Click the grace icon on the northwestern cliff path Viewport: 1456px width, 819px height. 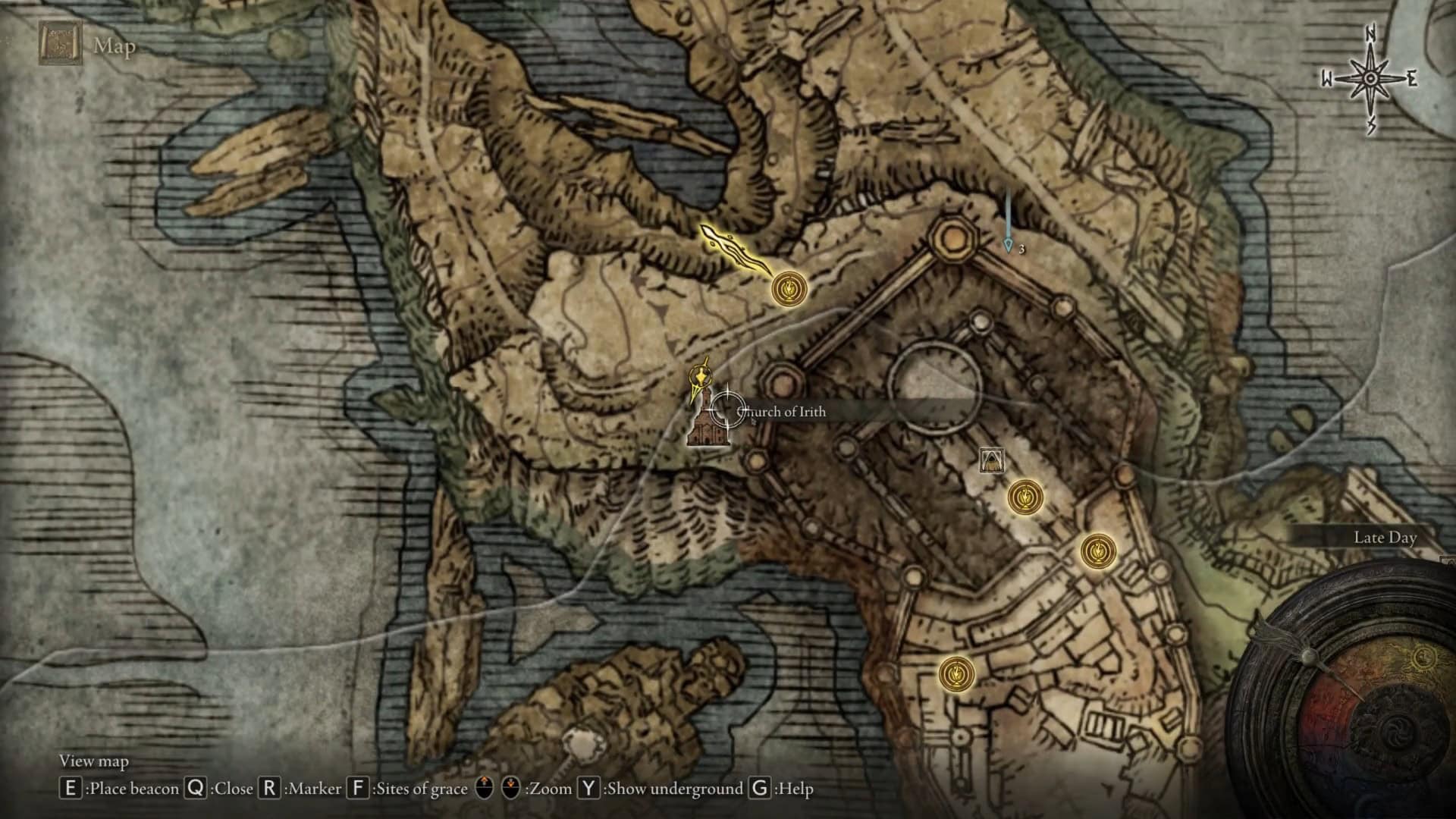pos(789,288)
